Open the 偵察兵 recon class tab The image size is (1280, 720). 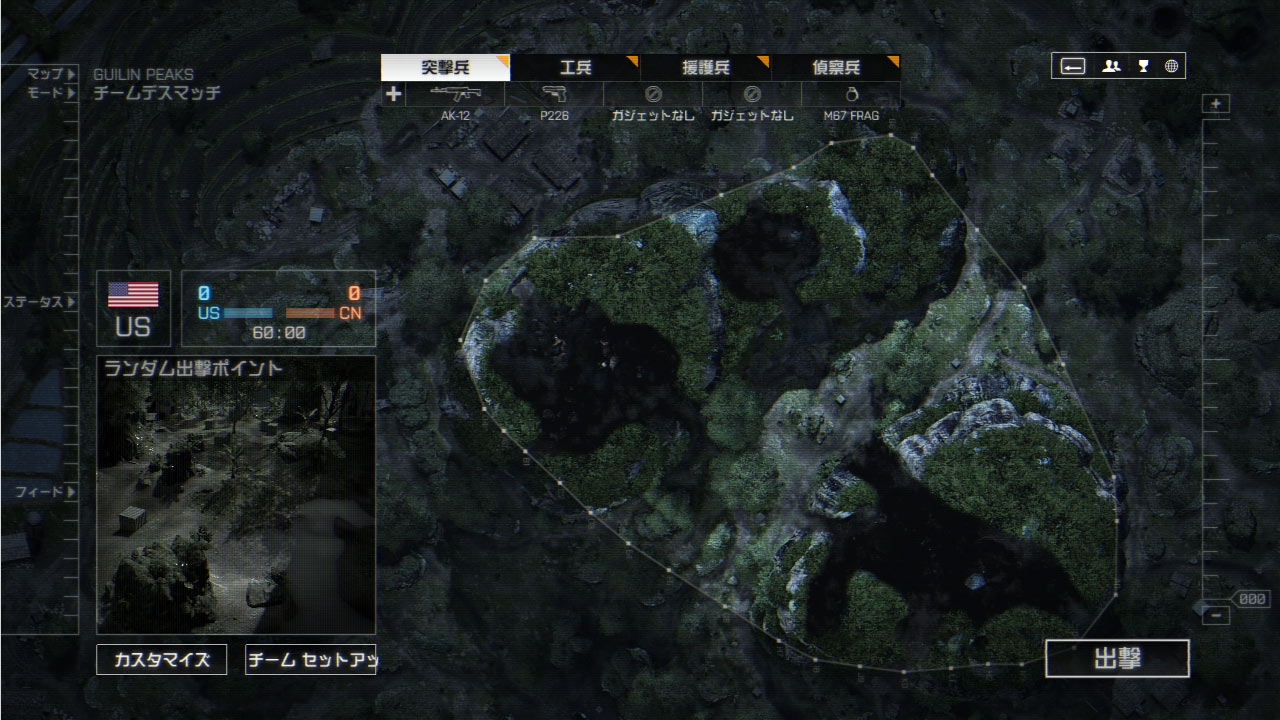point(835,68)
